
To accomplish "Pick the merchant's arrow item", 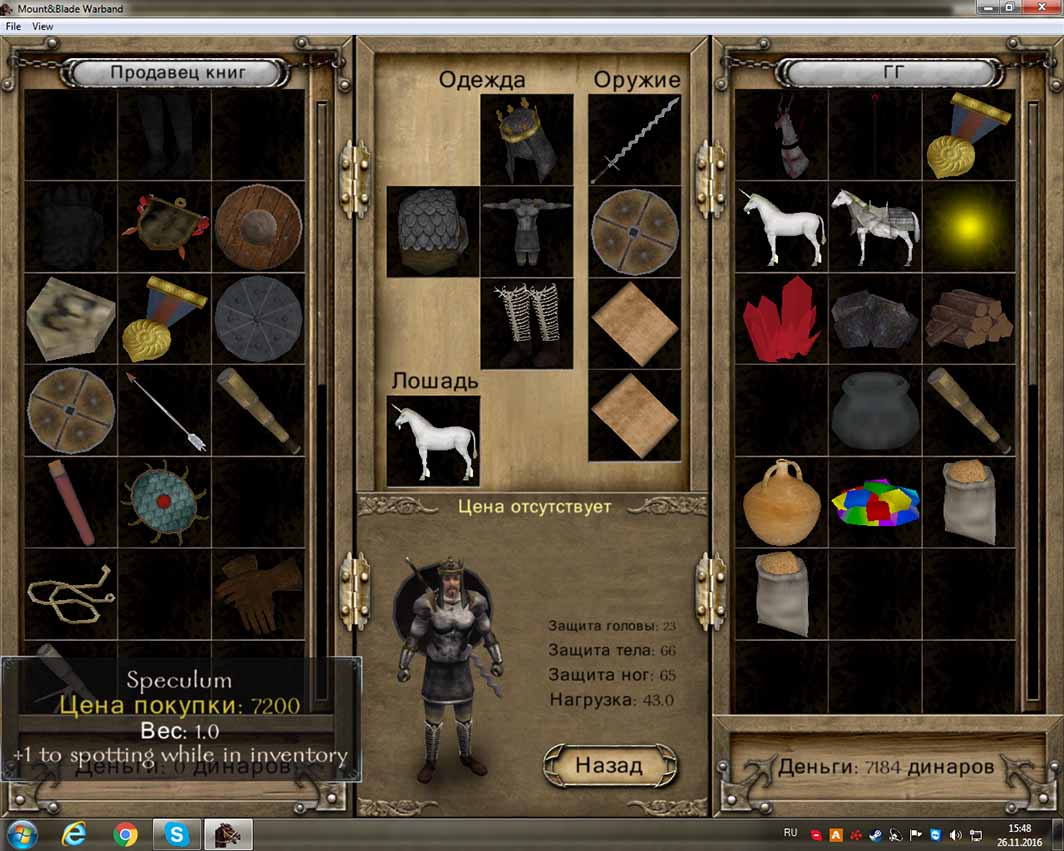I will pyautogui.click(x=164, y=411).
